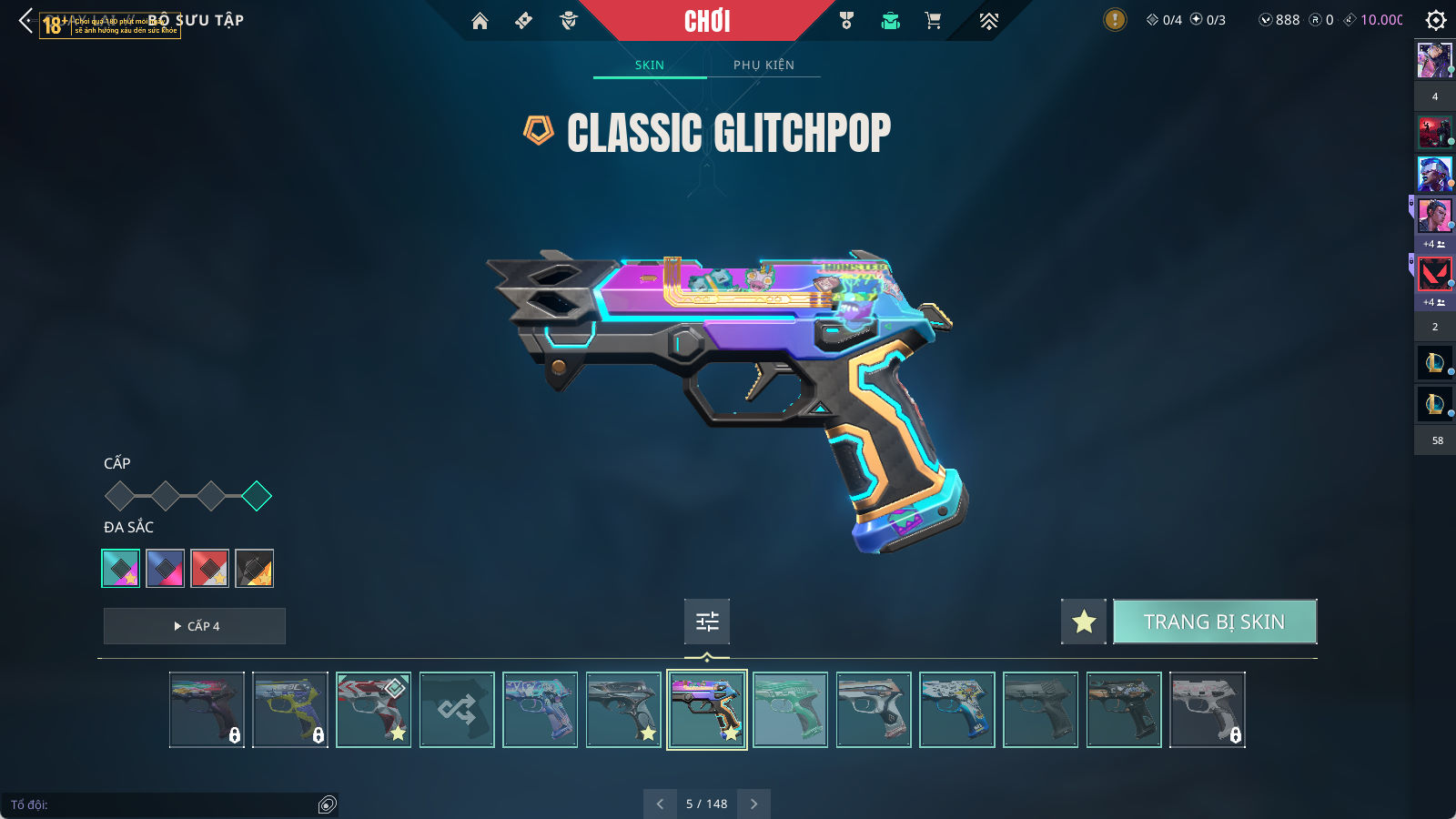Open the home screen icon
This screenshot has height=819, width=1456.
(480, 21)
